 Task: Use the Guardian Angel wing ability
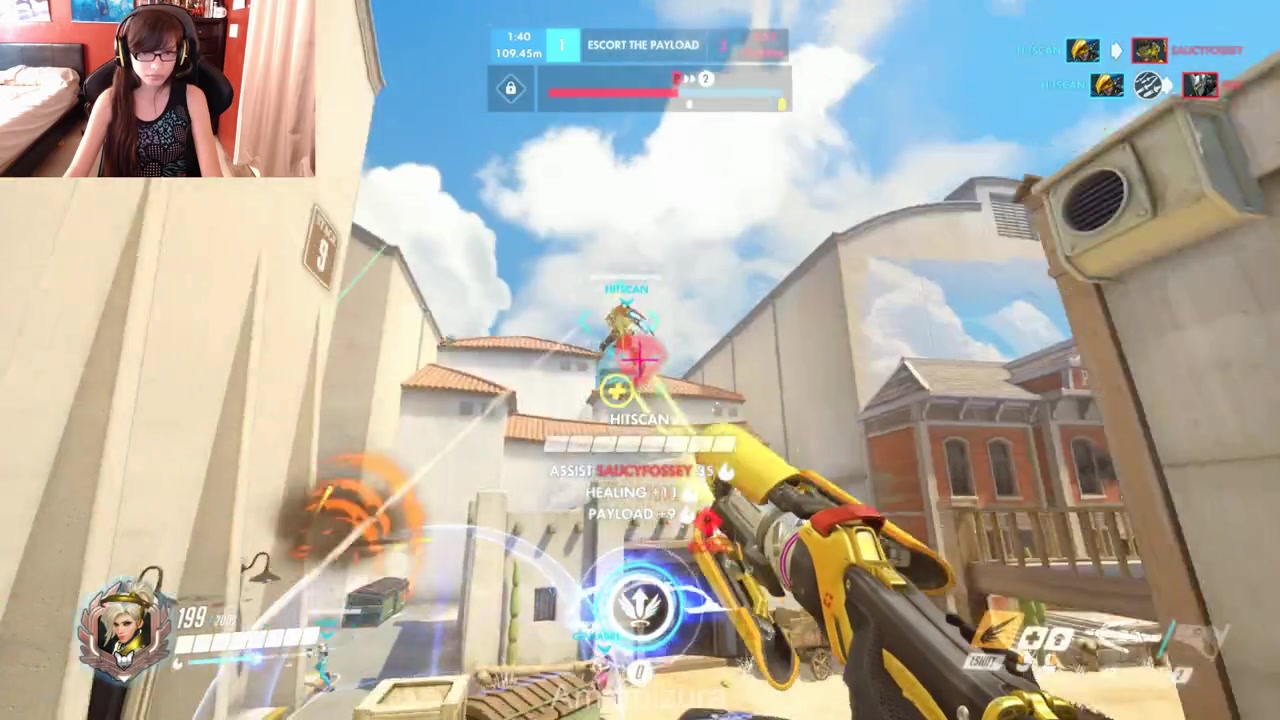pos(997,631)
